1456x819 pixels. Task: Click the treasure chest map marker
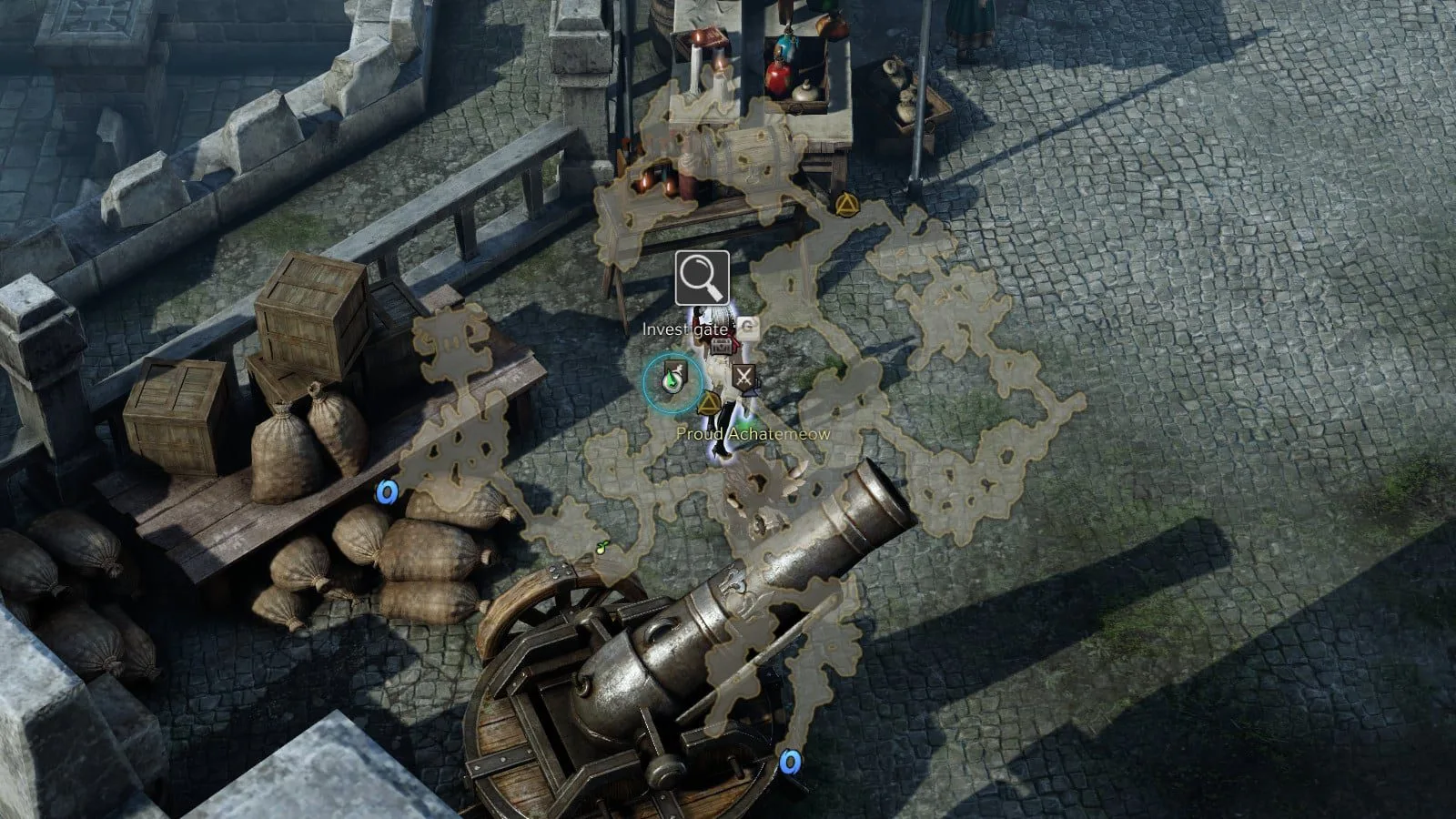tap(722, 346)
